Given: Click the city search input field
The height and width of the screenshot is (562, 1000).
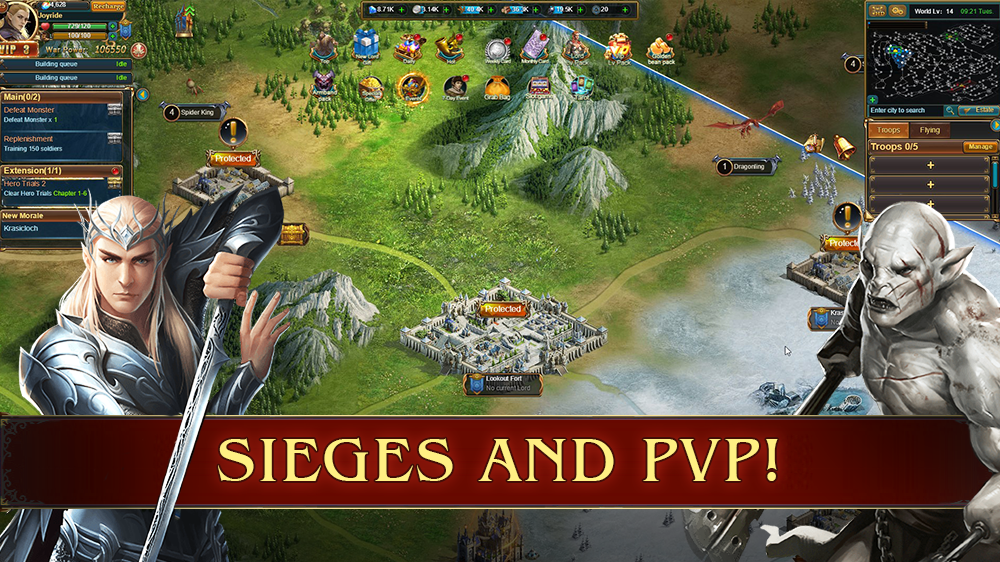Looking at the screenshot, I should point(910,110).
